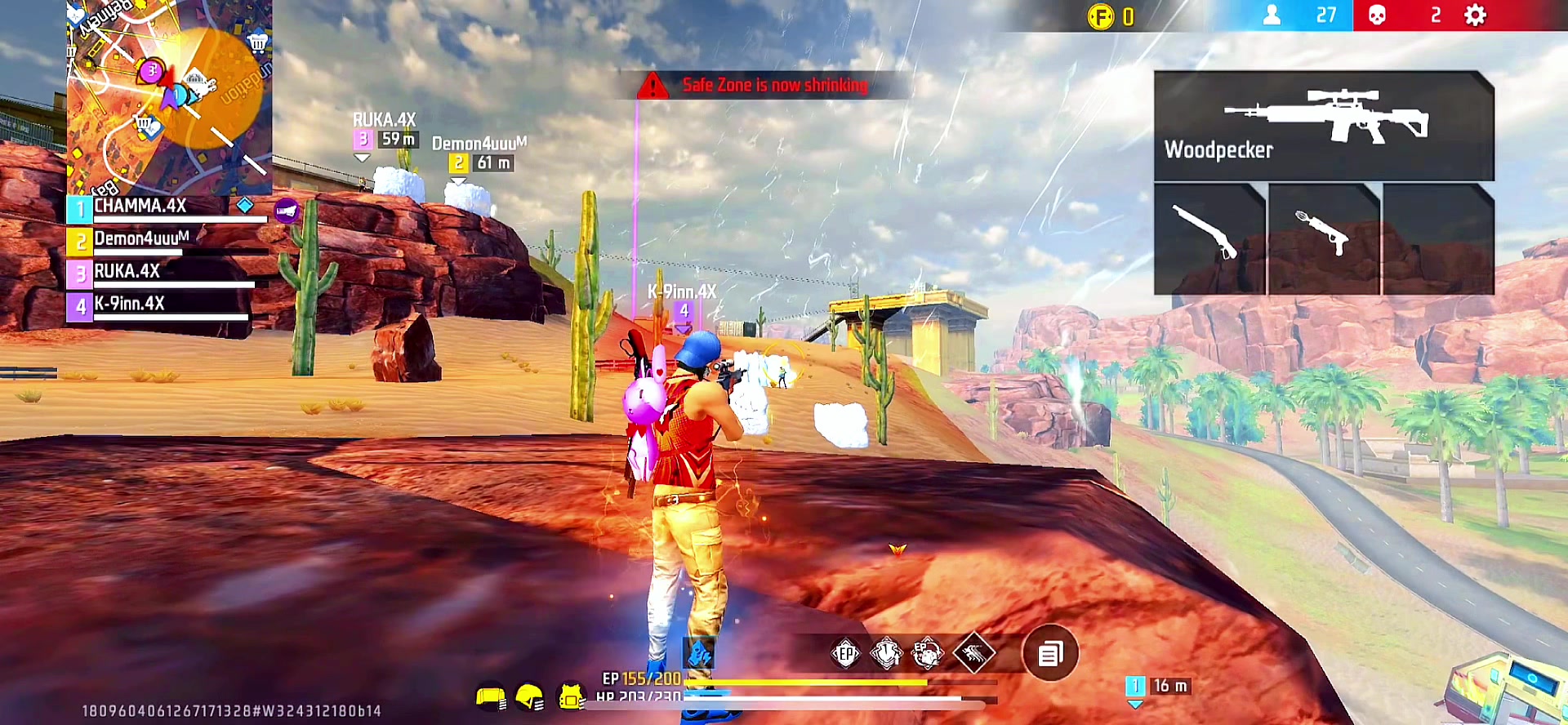Equip the grenade launcher pistol slot
Image resolution: width=1568 pixels, height=725 pixels.
tap(1323, 238)
